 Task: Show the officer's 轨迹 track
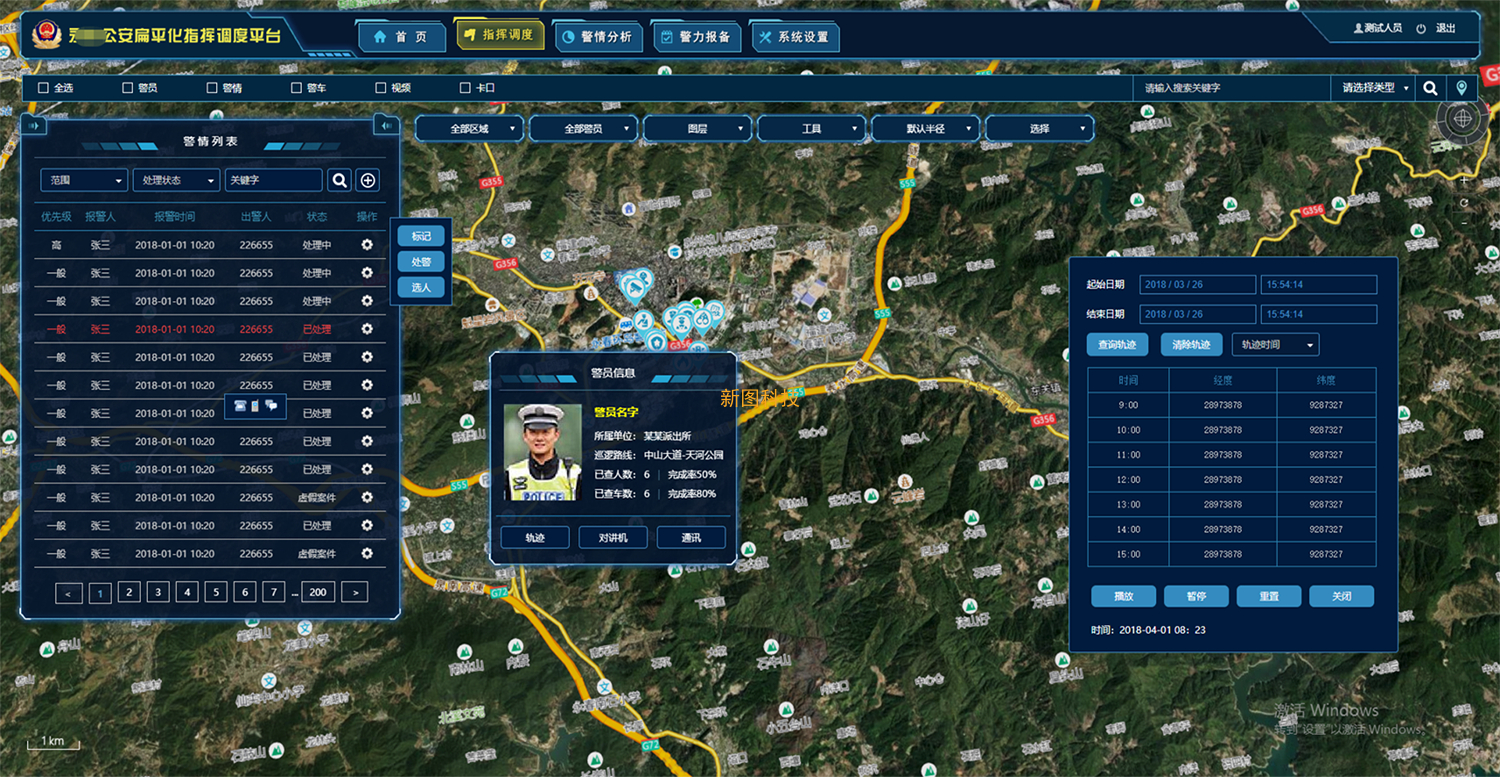tap(535, 538)
